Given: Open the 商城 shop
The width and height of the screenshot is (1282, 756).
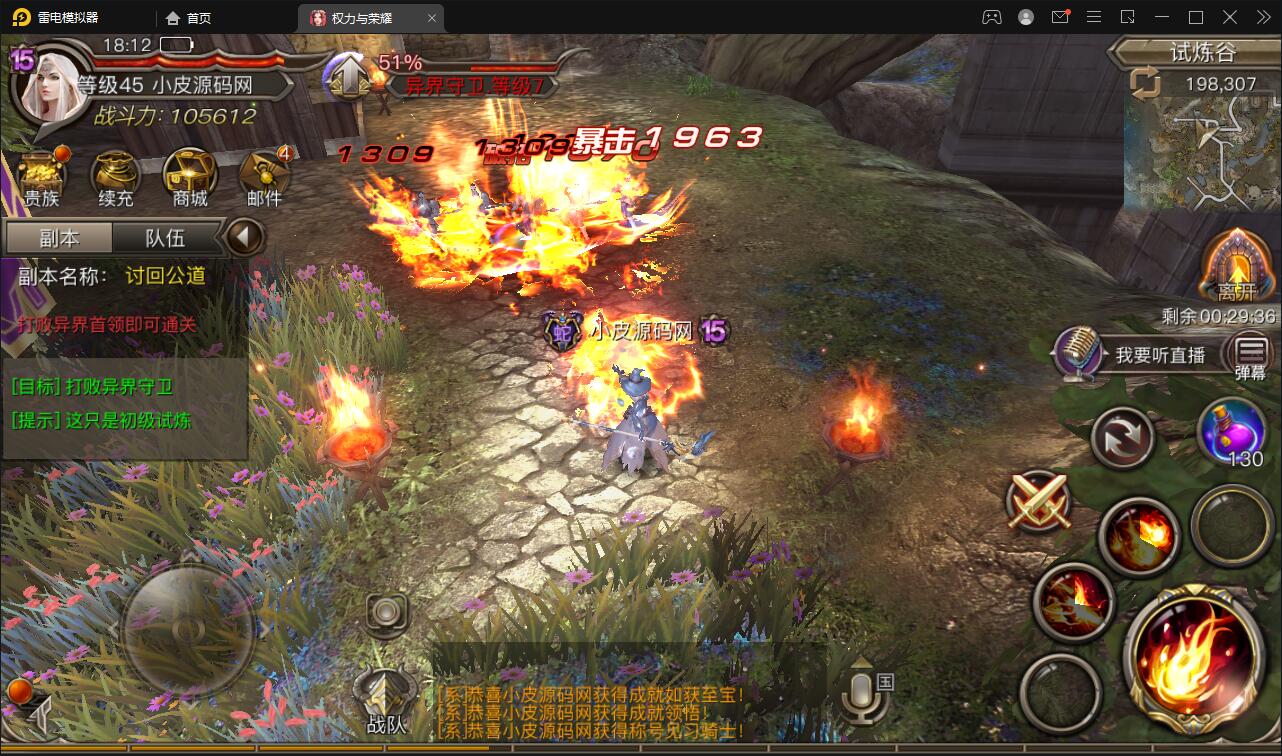Looking at the screenshot, I should (x=190, y=178).
